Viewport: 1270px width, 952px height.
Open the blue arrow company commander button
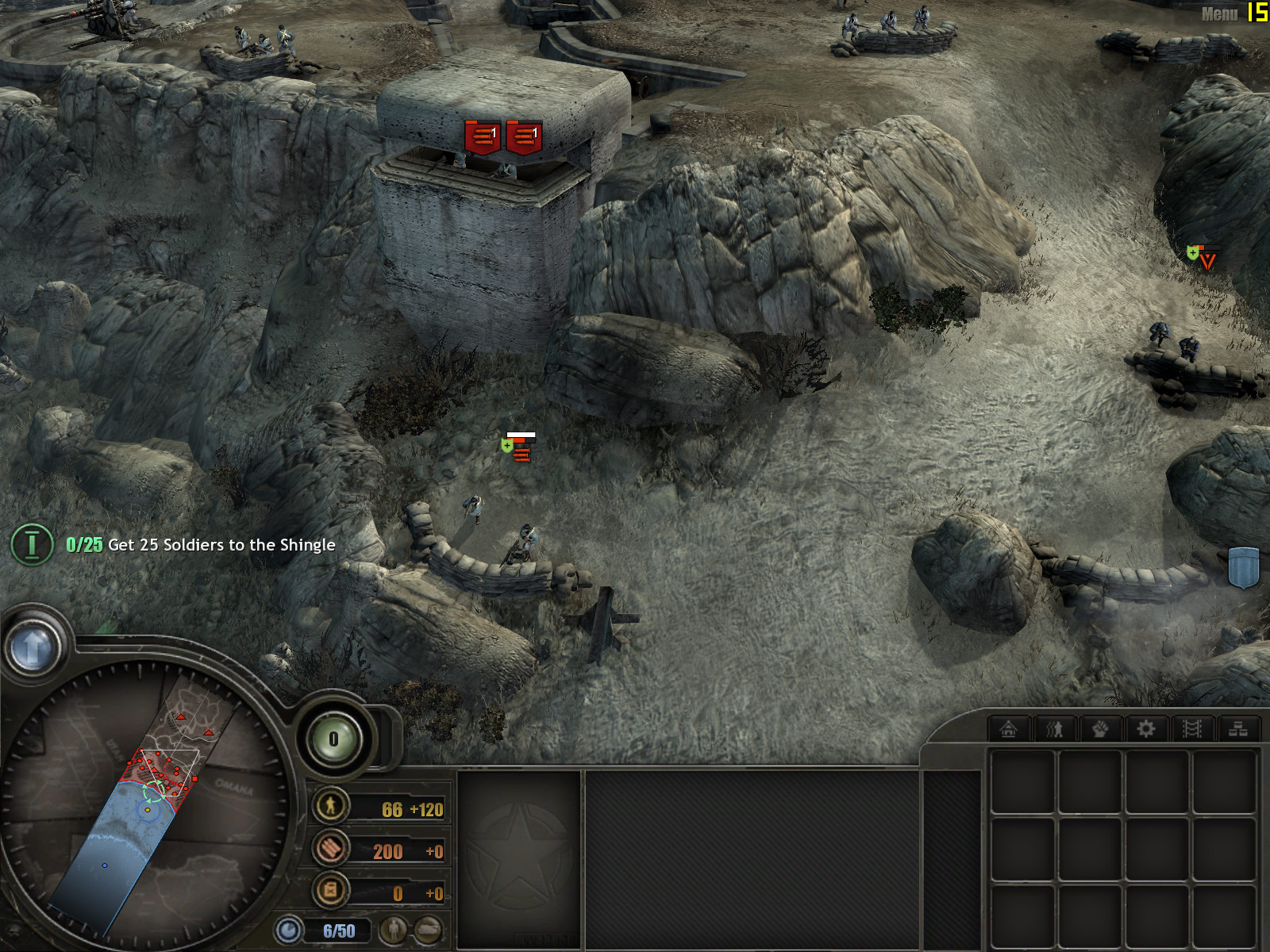[x=33, y=647]
